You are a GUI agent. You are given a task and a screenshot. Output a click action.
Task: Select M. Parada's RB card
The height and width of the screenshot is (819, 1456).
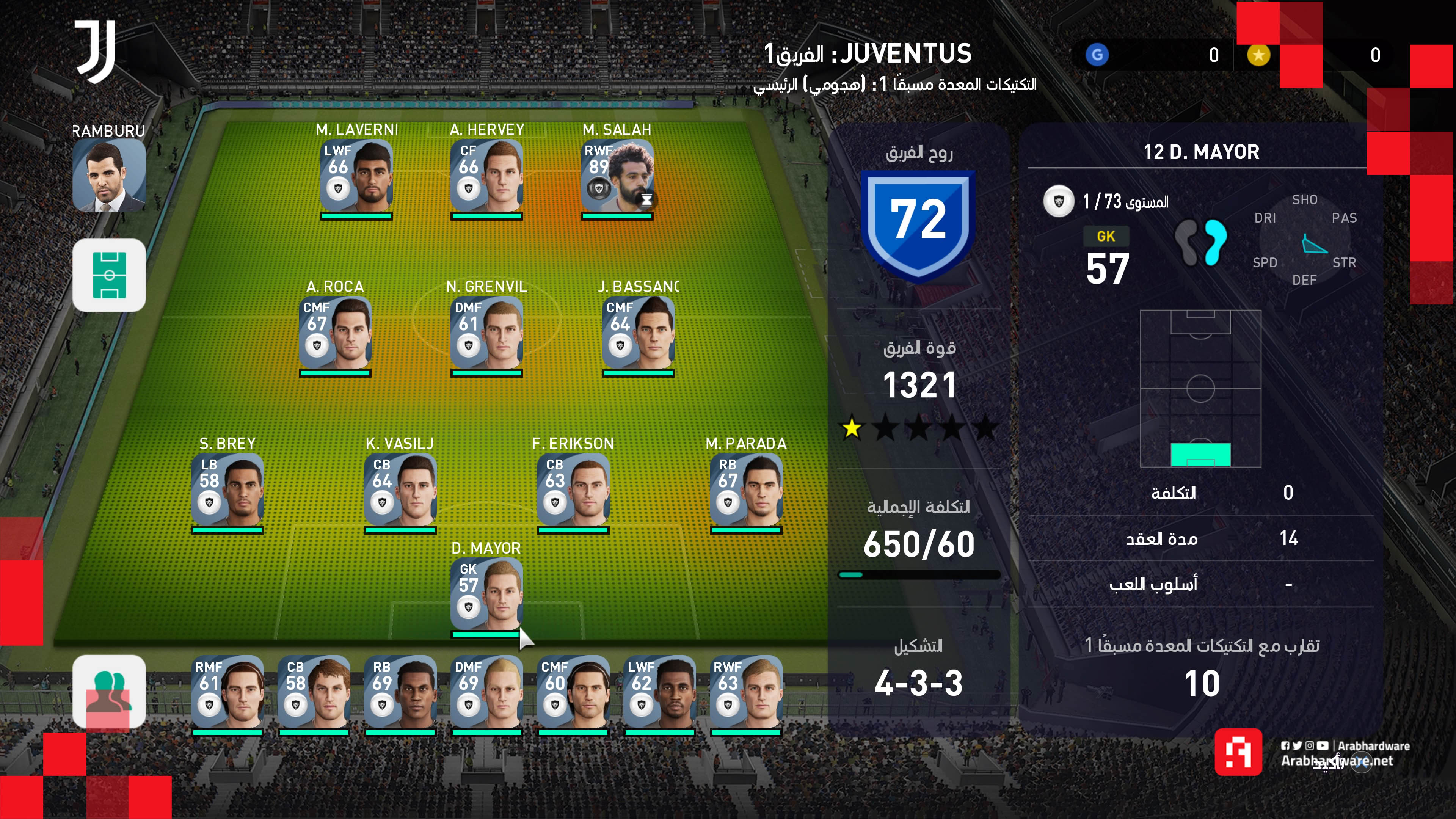(746, 490)
